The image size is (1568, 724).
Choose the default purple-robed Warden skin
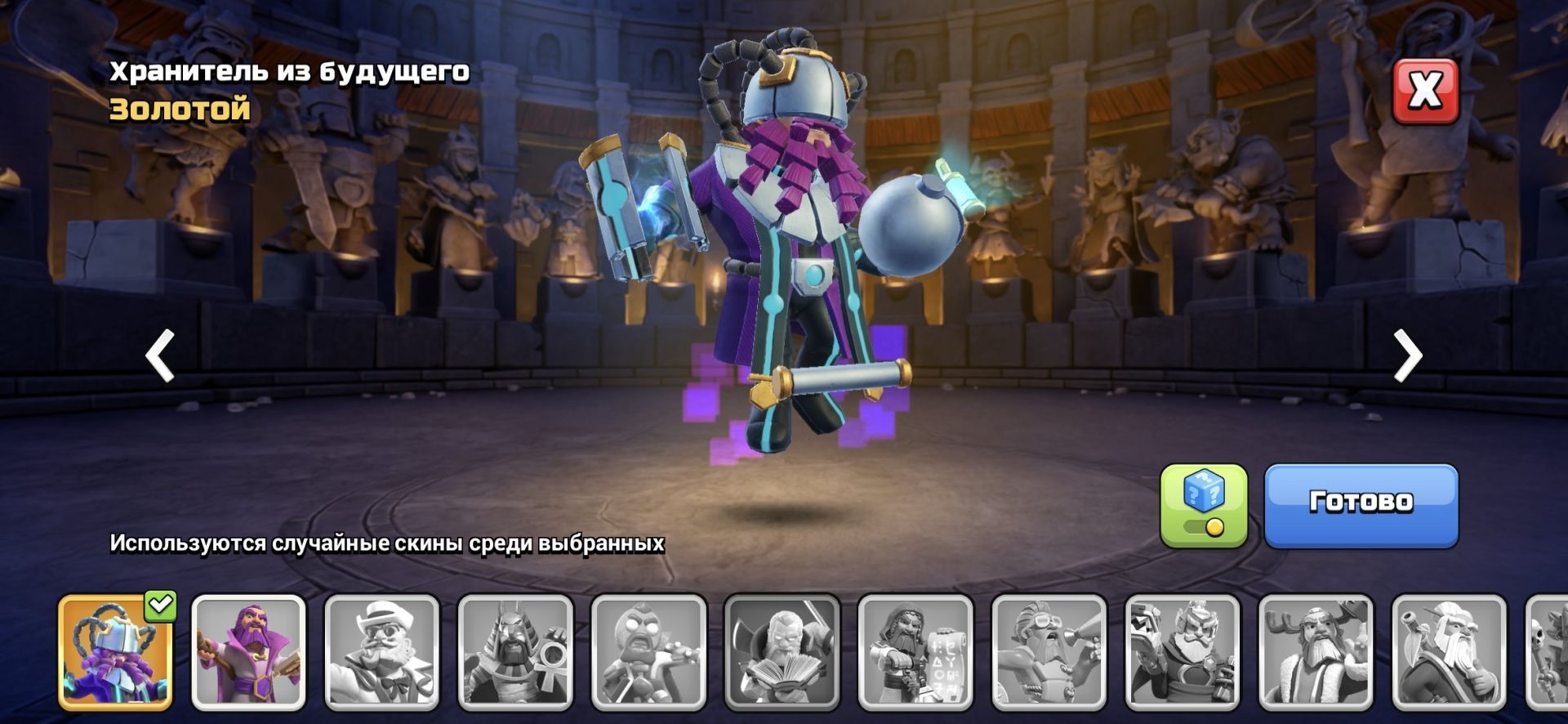pos(248,651)
